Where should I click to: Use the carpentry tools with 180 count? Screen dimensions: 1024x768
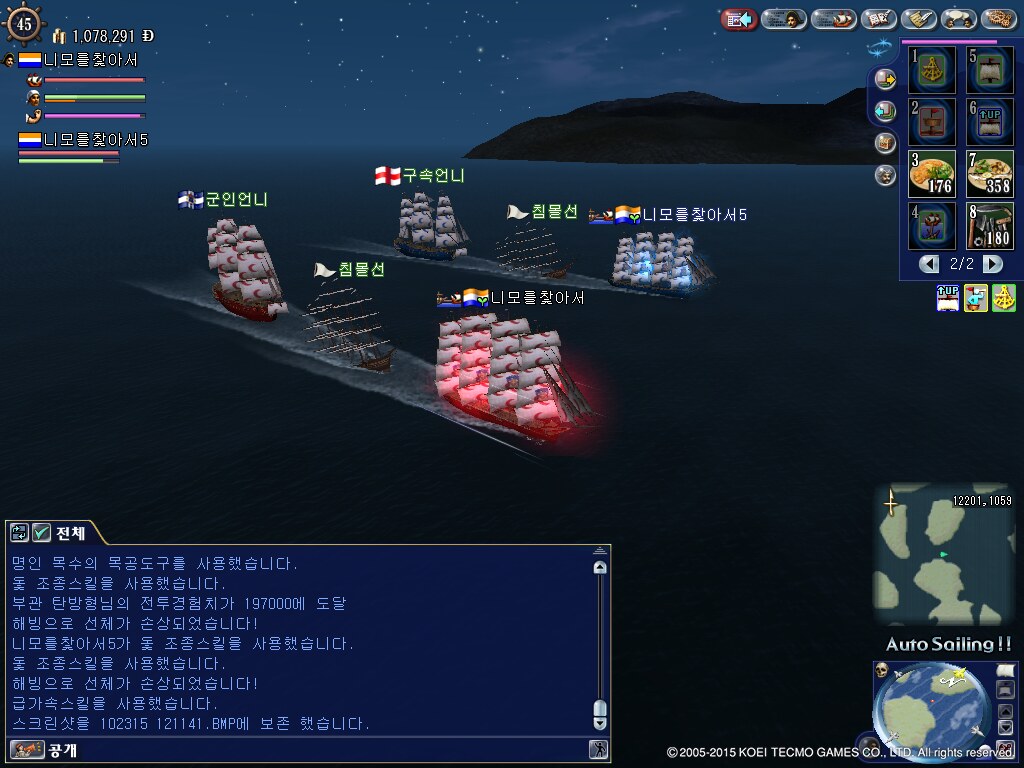pyautogui.click(x=989, y=226)
